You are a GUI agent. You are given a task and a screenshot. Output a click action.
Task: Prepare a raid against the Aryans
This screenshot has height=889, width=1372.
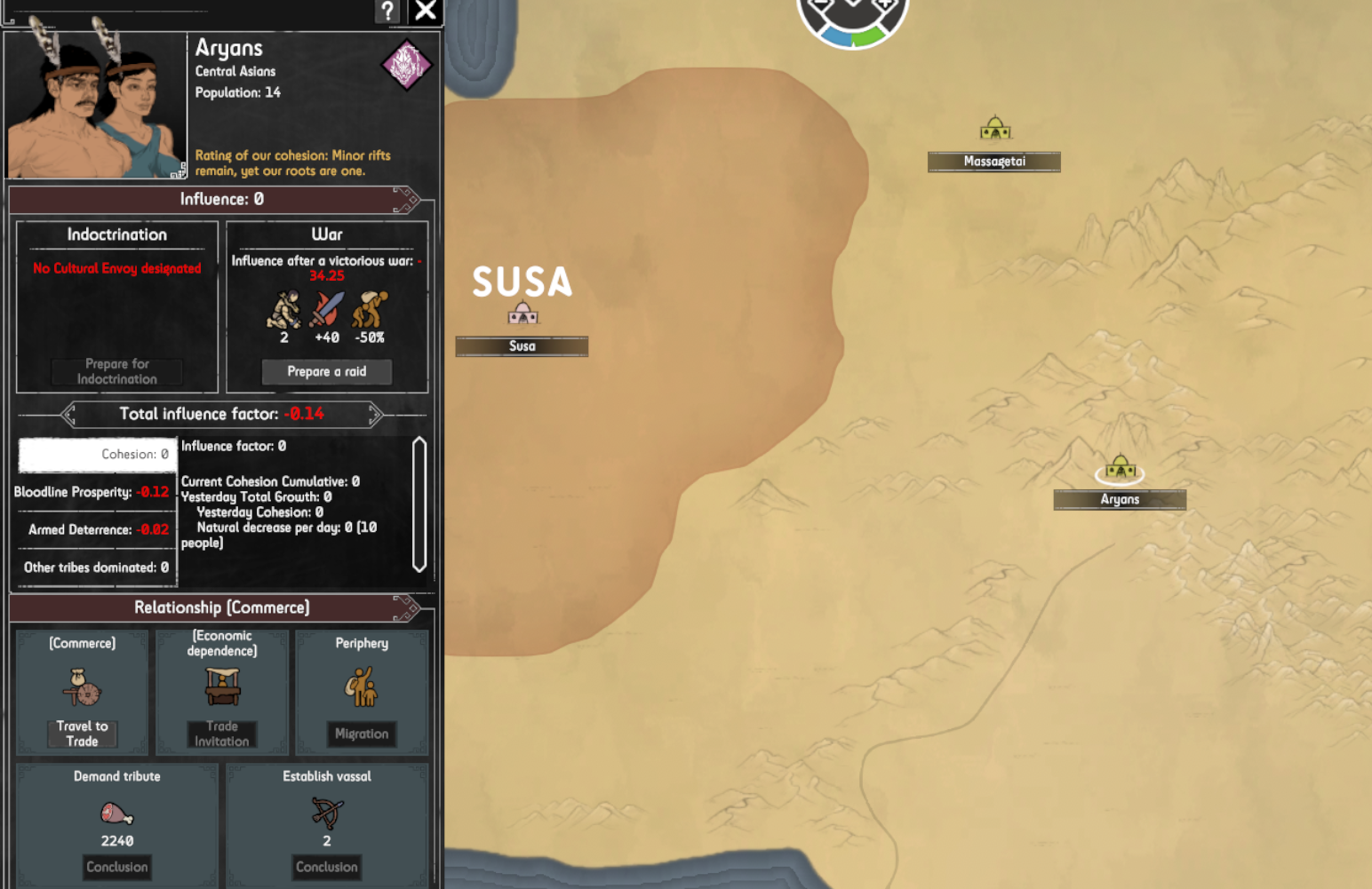point(326,371)
